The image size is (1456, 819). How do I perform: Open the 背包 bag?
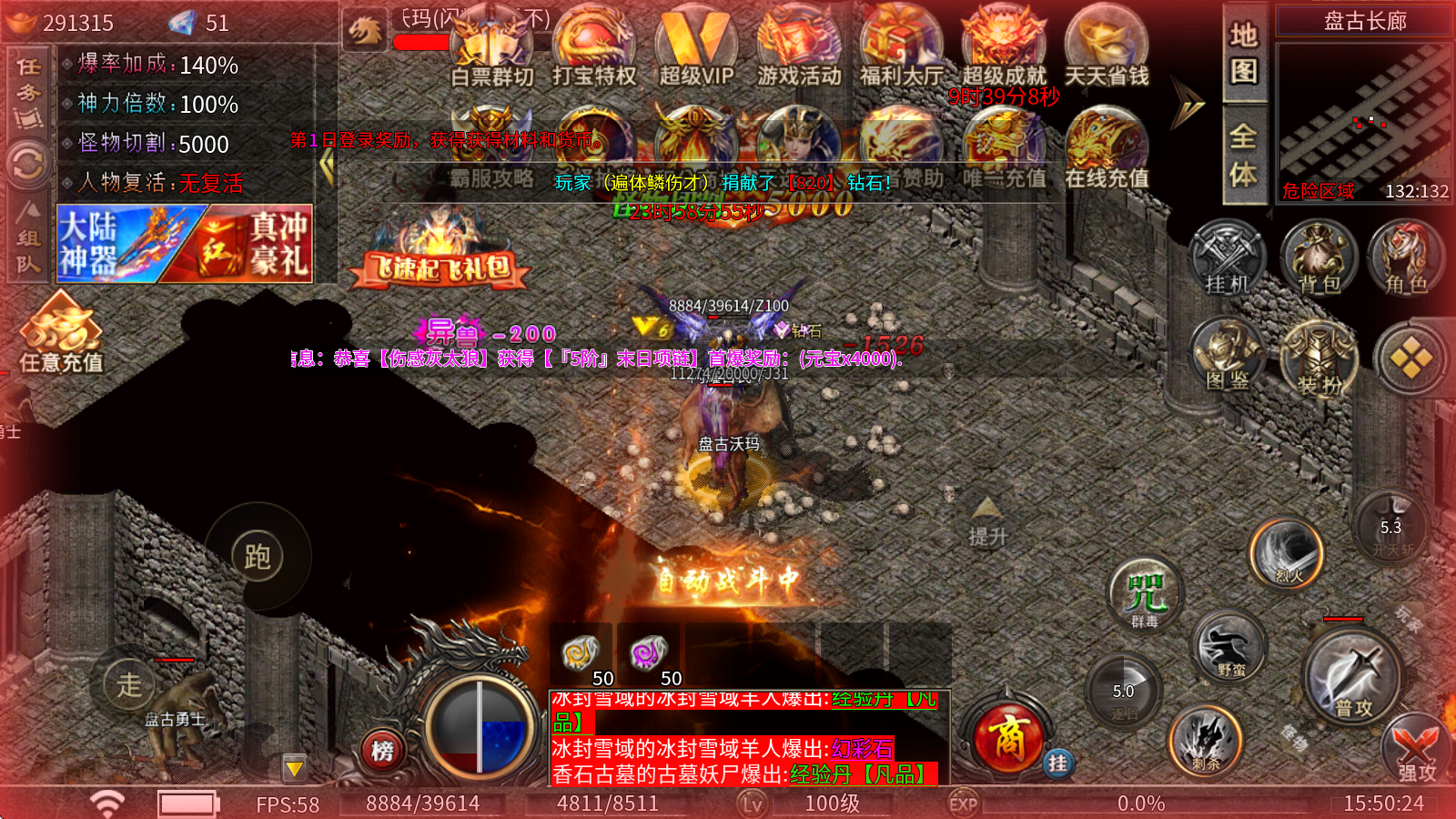(x=1319, y=259)
